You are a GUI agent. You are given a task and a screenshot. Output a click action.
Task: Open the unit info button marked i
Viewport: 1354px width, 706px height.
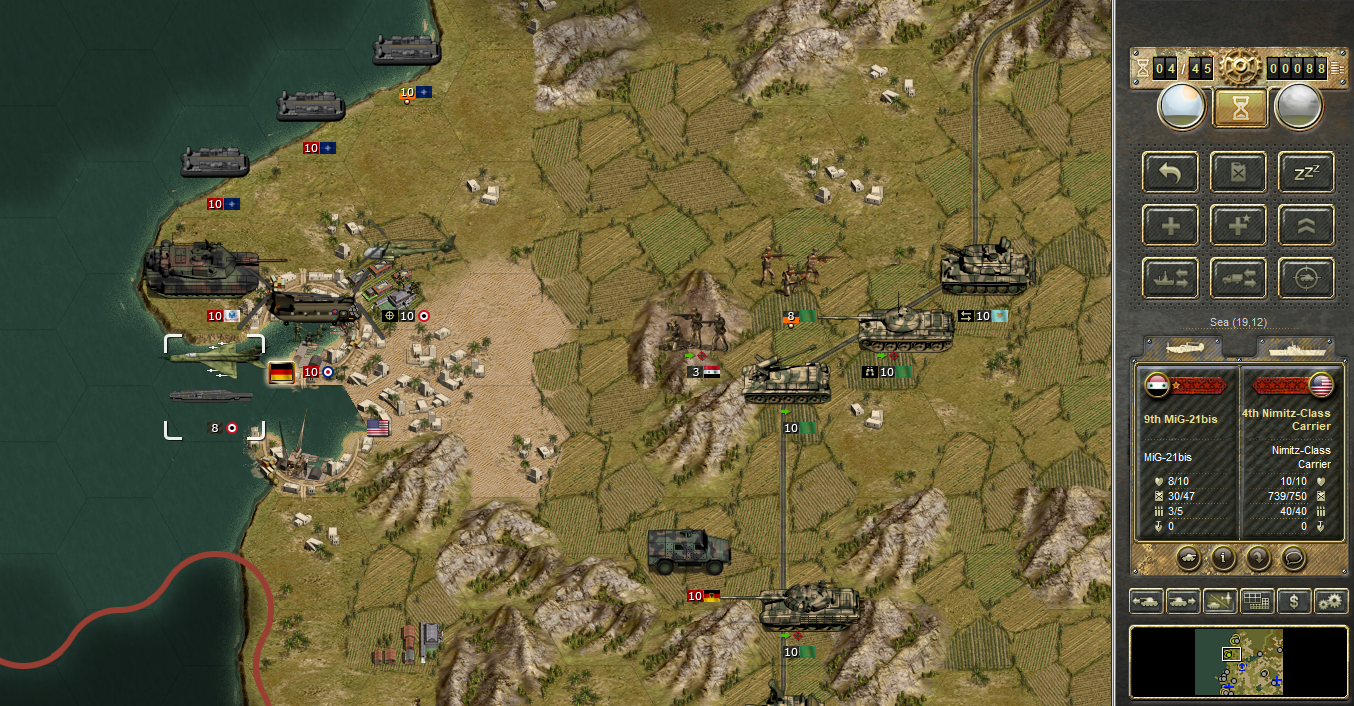(1222, 558)
